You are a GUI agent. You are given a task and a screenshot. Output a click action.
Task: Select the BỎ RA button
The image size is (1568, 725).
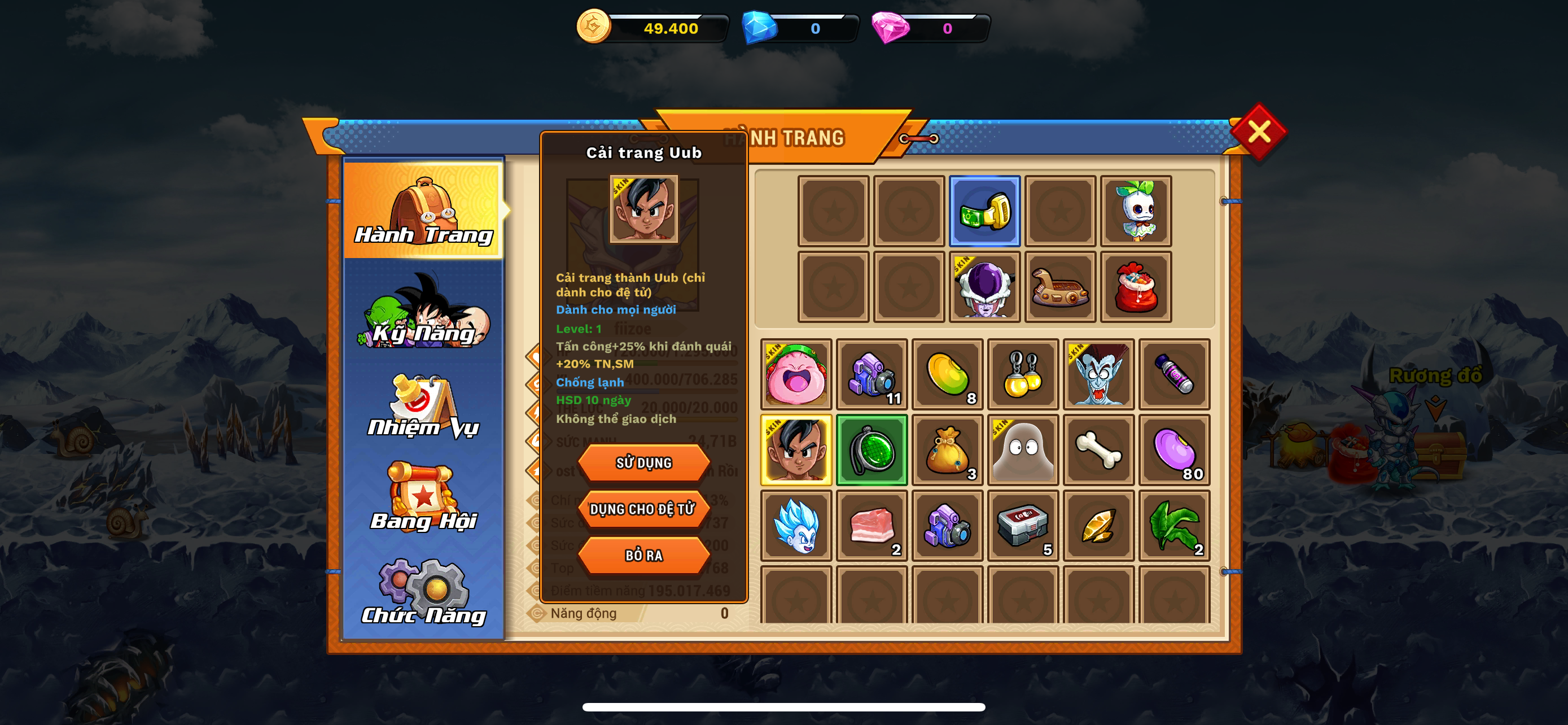coord(643,555)
